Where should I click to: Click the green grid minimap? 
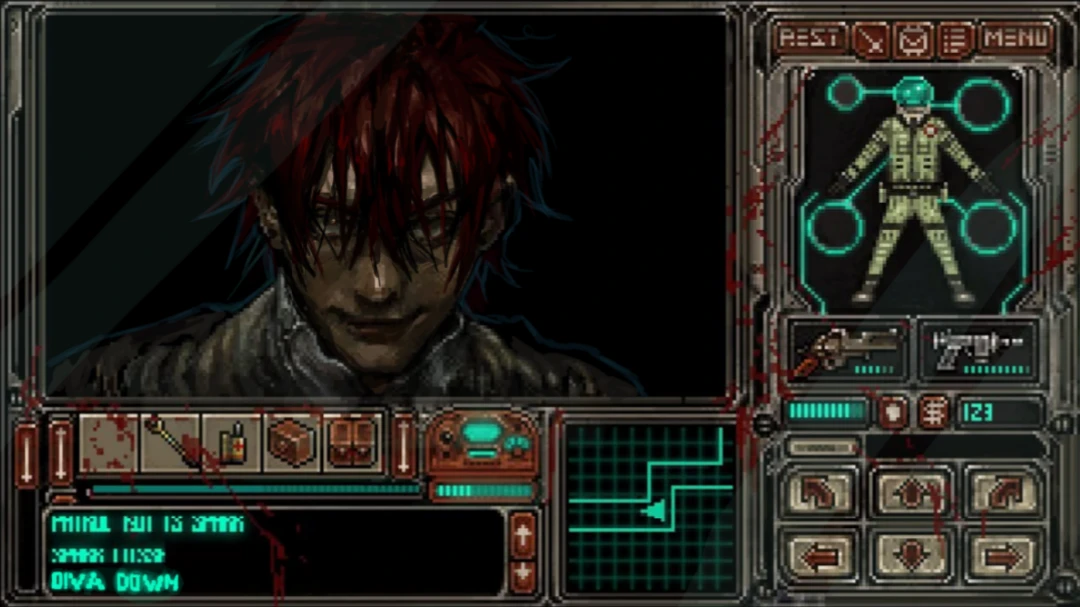(x=650, y=508)
